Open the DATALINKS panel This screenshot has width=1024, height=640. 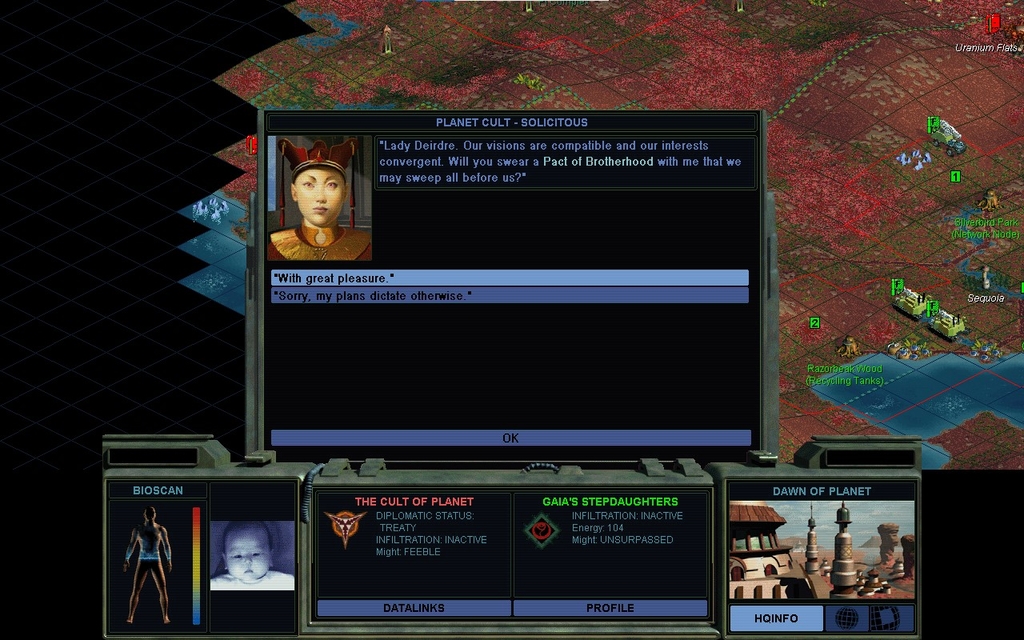(413, 608)
